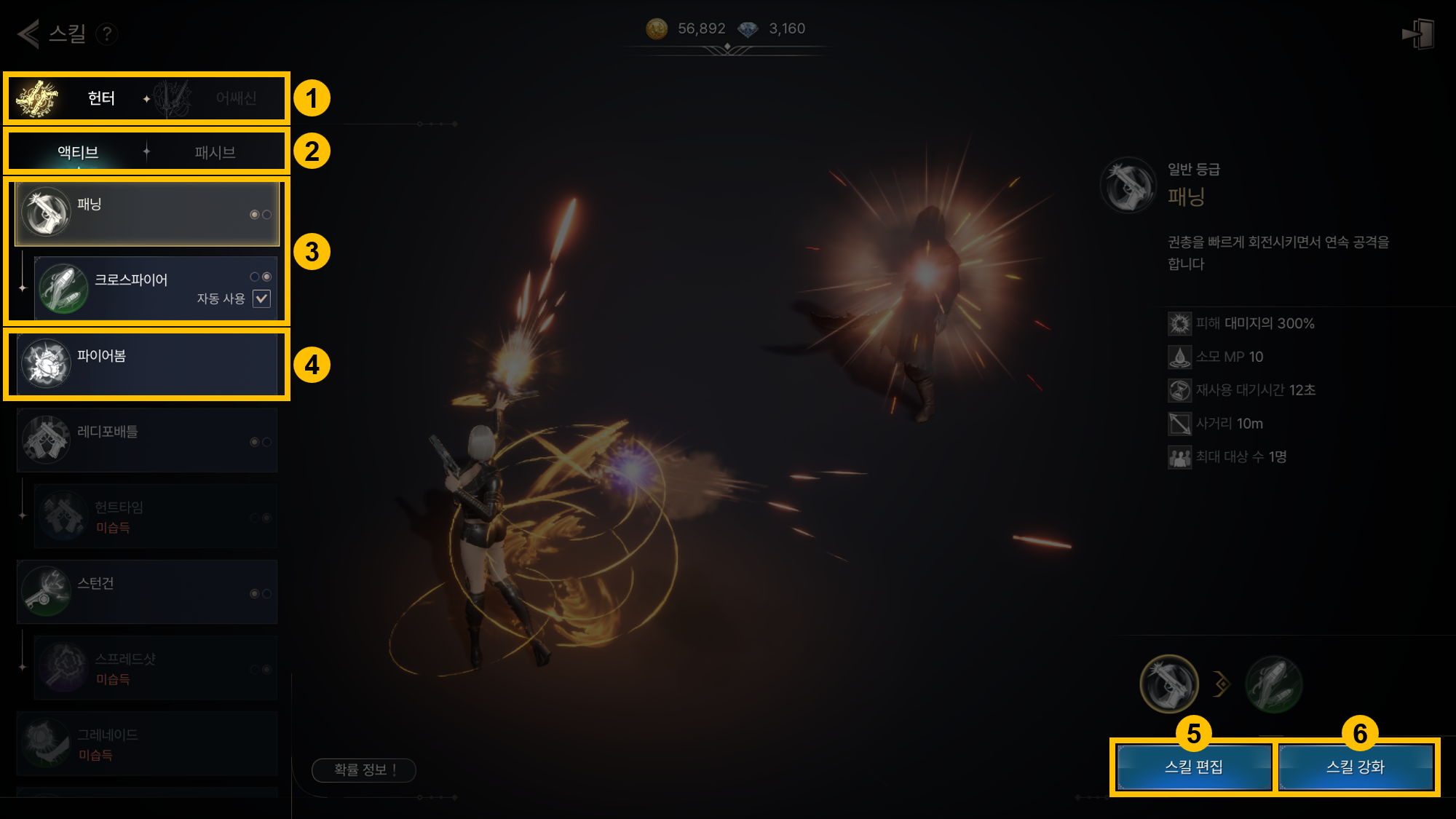
Task: Exit the skill screen via door icon
Action: click(x=1418, y=33)
